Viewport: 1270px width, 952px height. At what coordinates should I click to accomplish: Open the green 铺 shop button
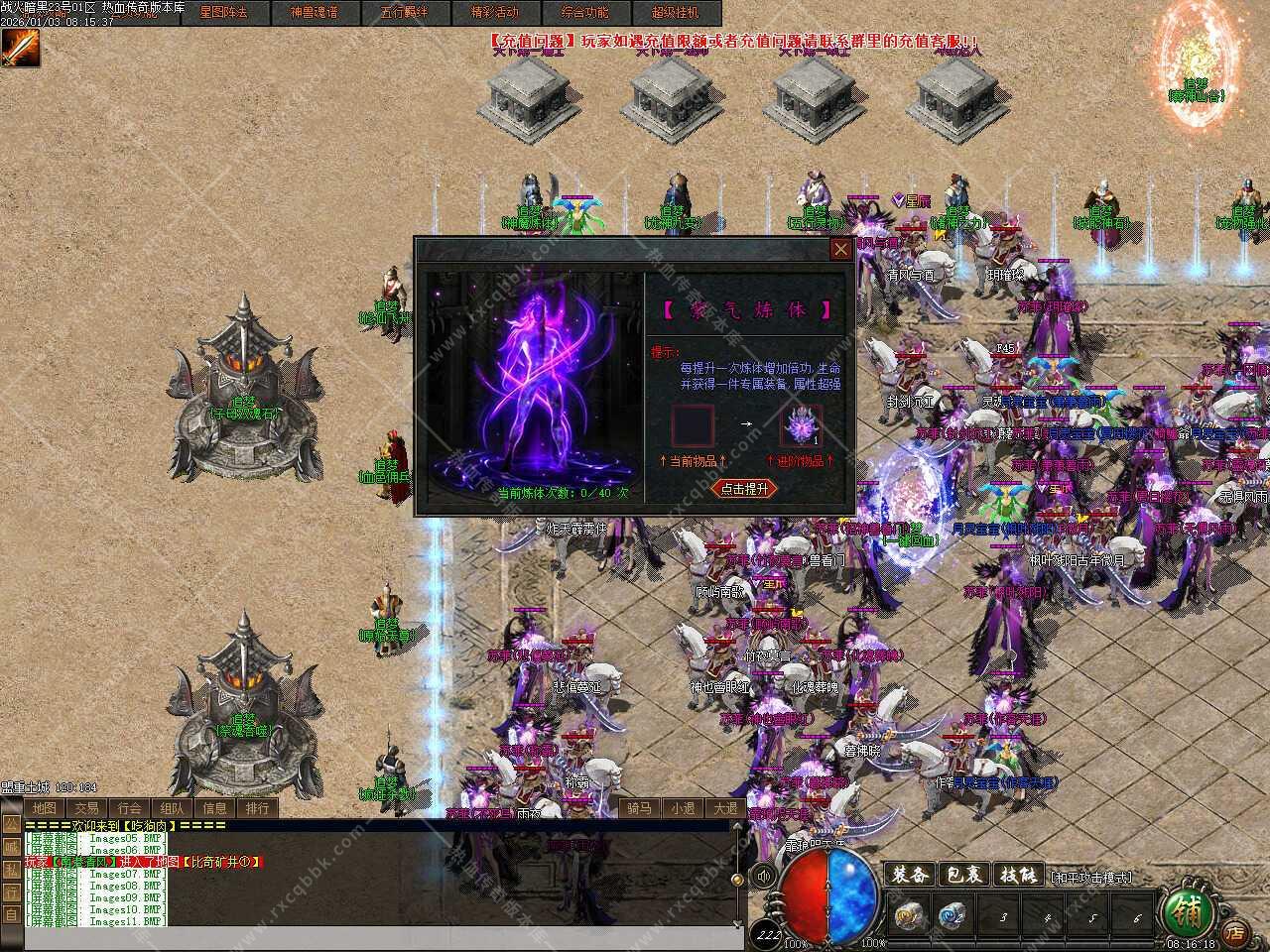1187,908
